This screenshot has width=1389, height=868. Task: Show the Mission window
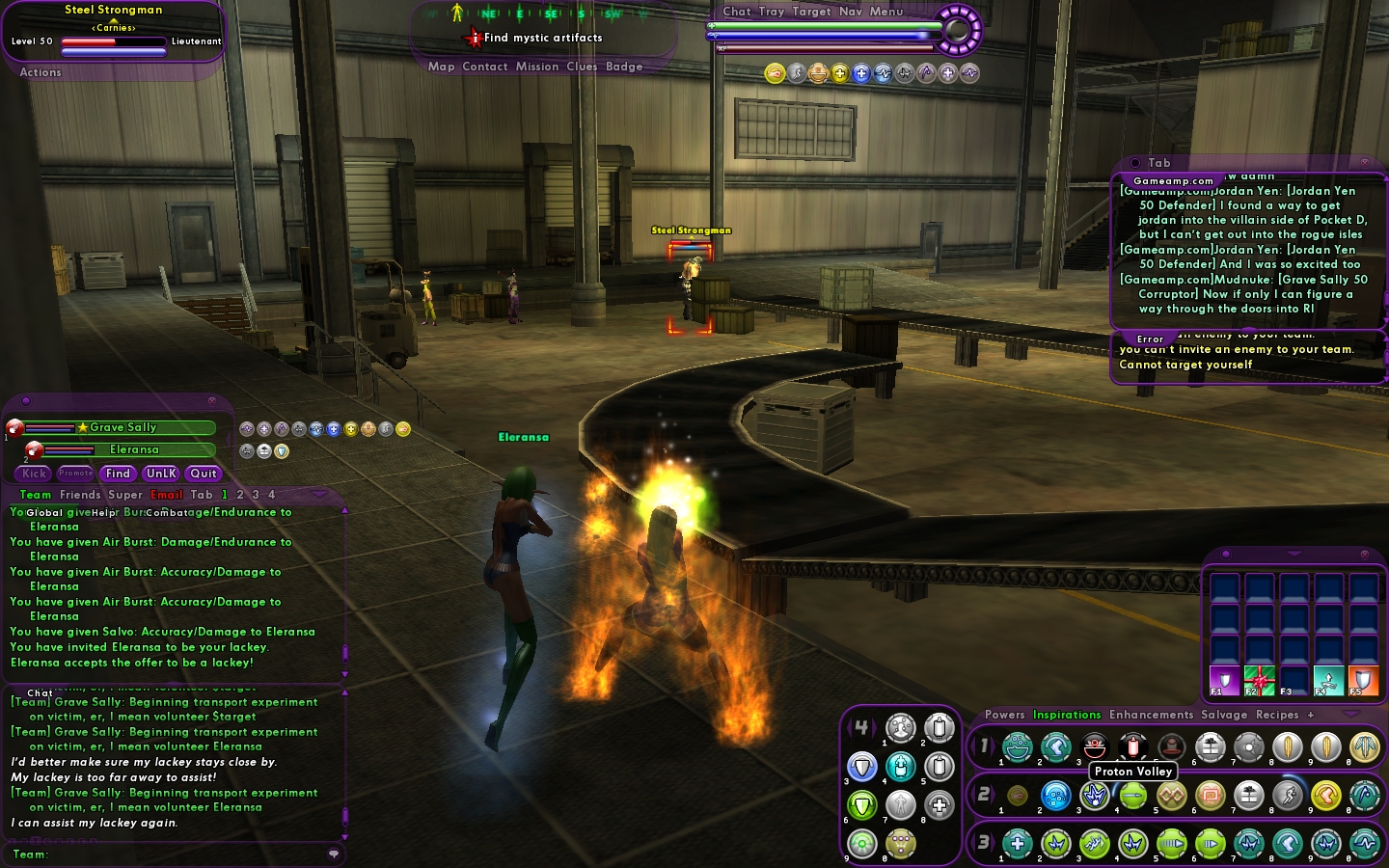click(536, 67)
